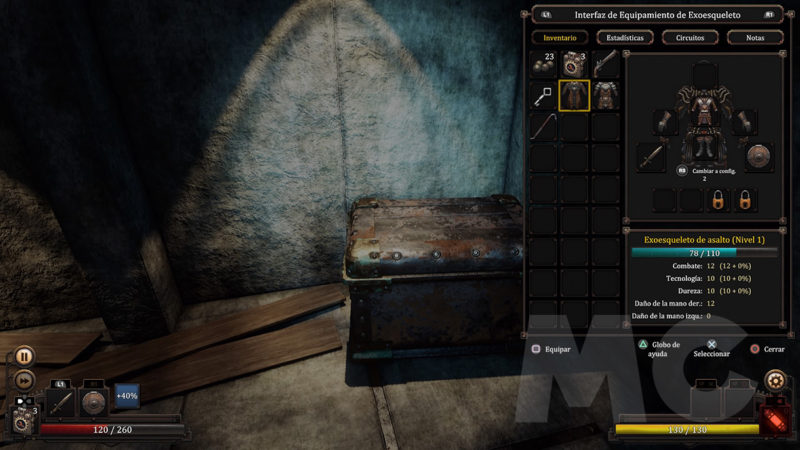Select the repair kit item in inventory

click(x=574, y=63)
